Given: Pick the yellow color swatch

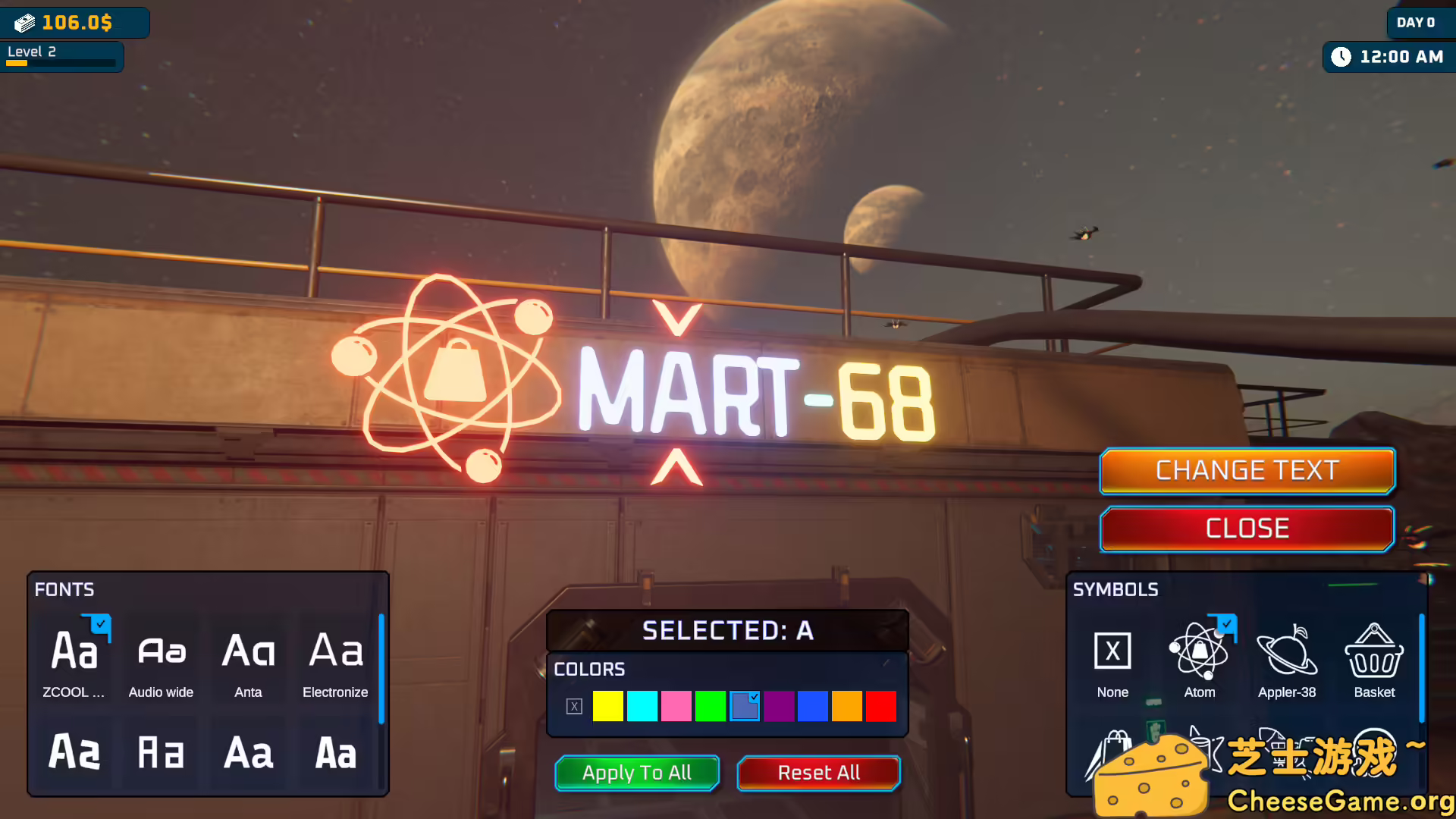Looking at the screenshot, I should [x=607, y=705].
